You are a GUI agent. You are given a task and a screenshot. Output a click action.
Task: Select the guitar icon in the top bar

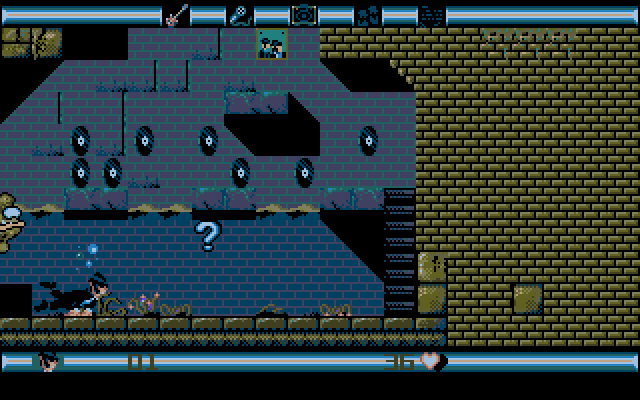[176, 15]
